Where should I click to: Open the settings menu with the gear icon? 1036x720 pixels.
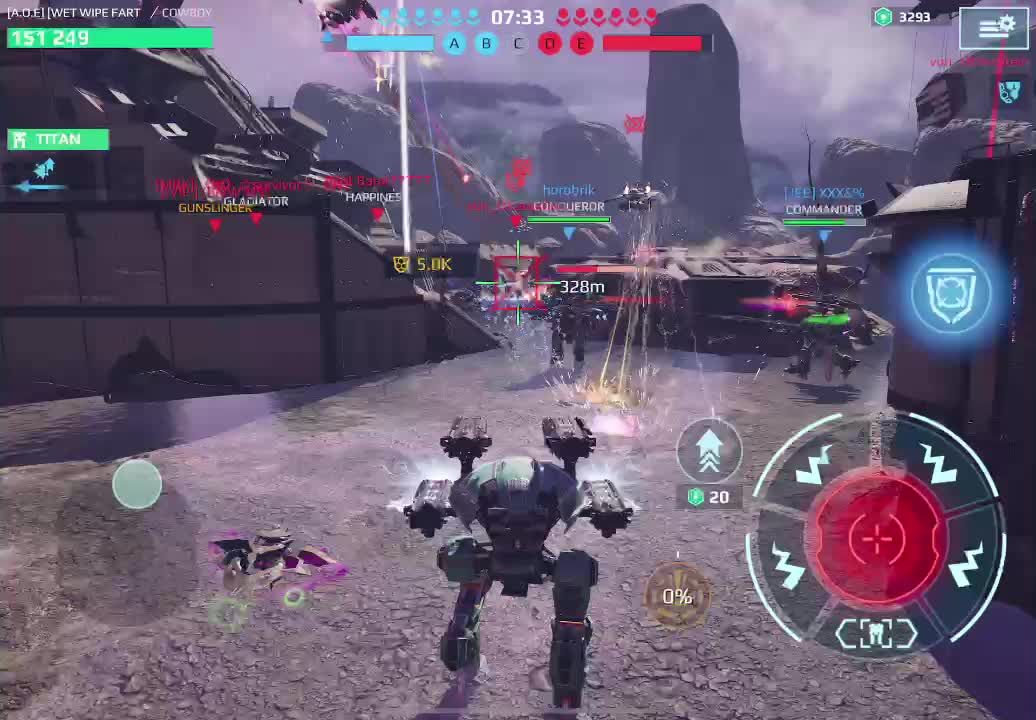coord(993,28)
